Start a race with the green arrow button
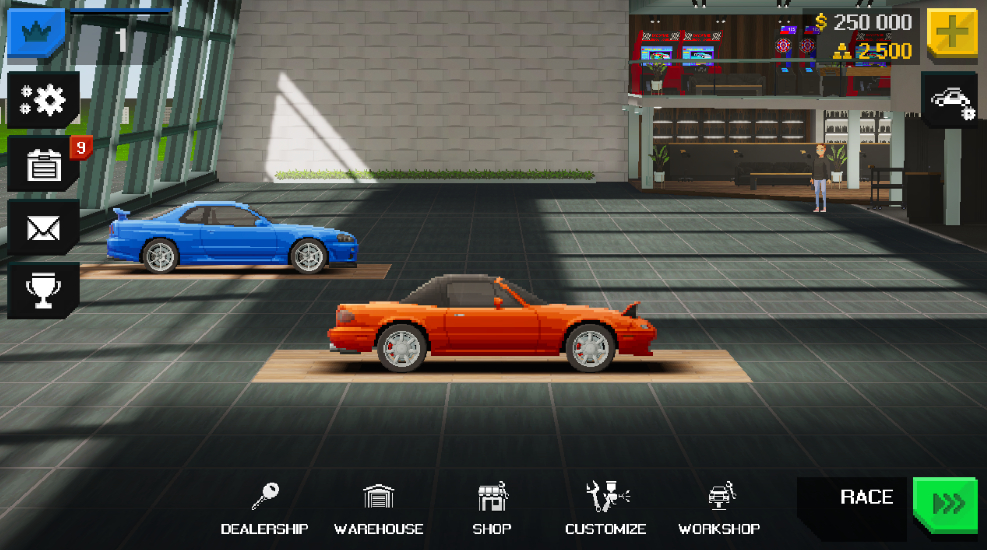Screen dimensions: 987x550 945,505
